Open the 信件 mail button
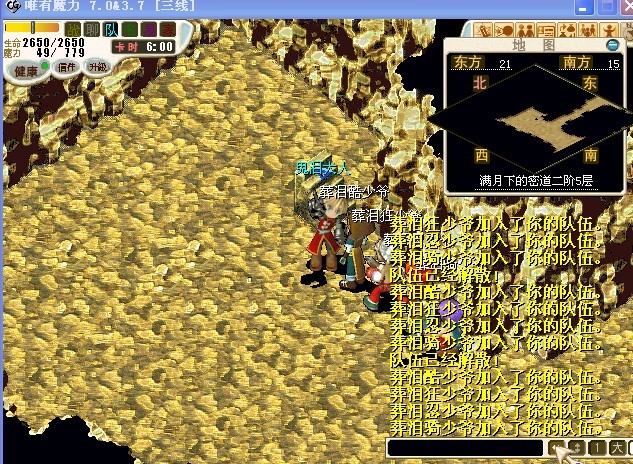Viewport: 633px width, 464px height. click(68, 67)
